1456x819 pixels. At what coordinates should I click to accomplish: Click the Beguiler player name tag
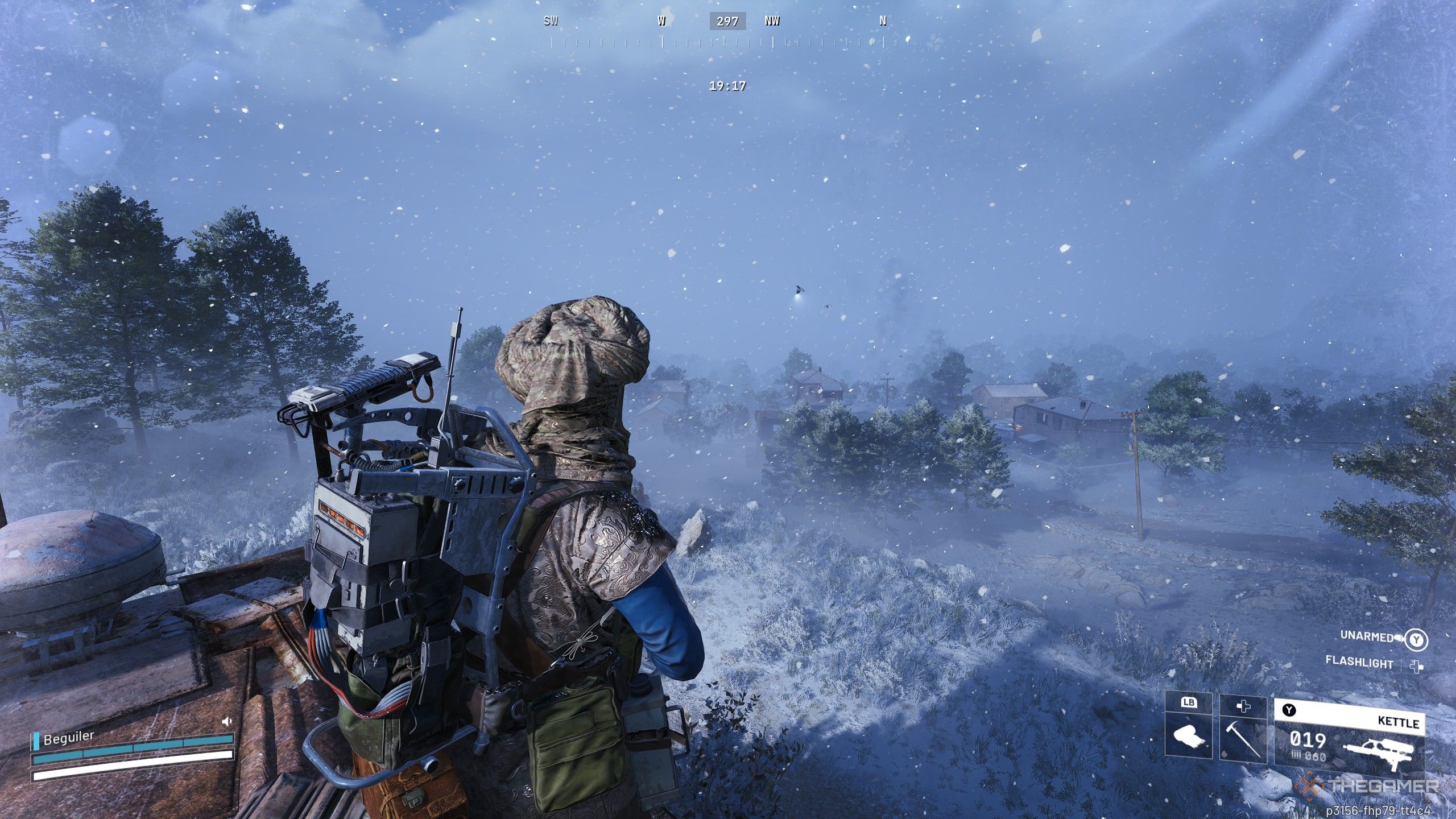(69, 737)
